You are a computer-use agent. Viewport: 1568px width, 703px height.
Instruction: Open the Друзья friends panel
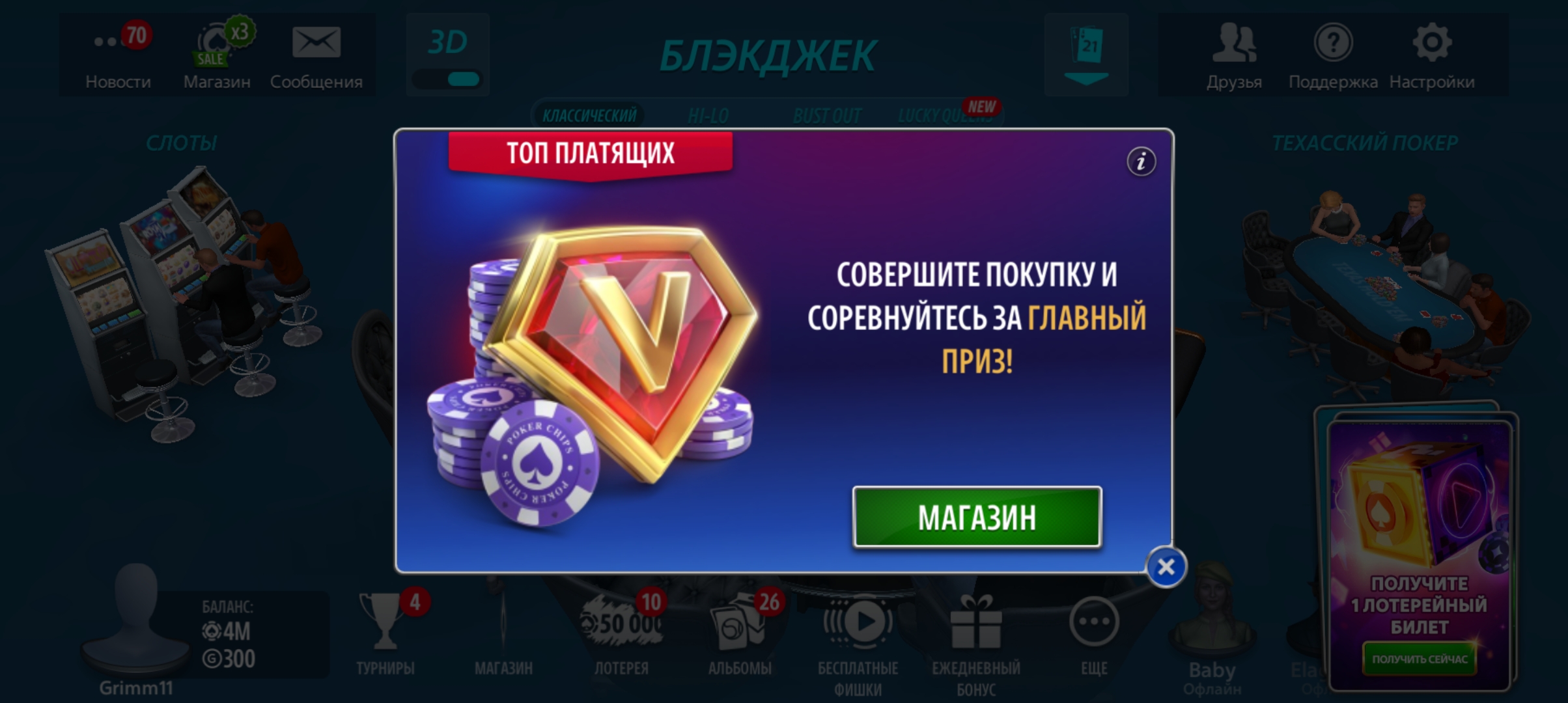click(1235, 46)
